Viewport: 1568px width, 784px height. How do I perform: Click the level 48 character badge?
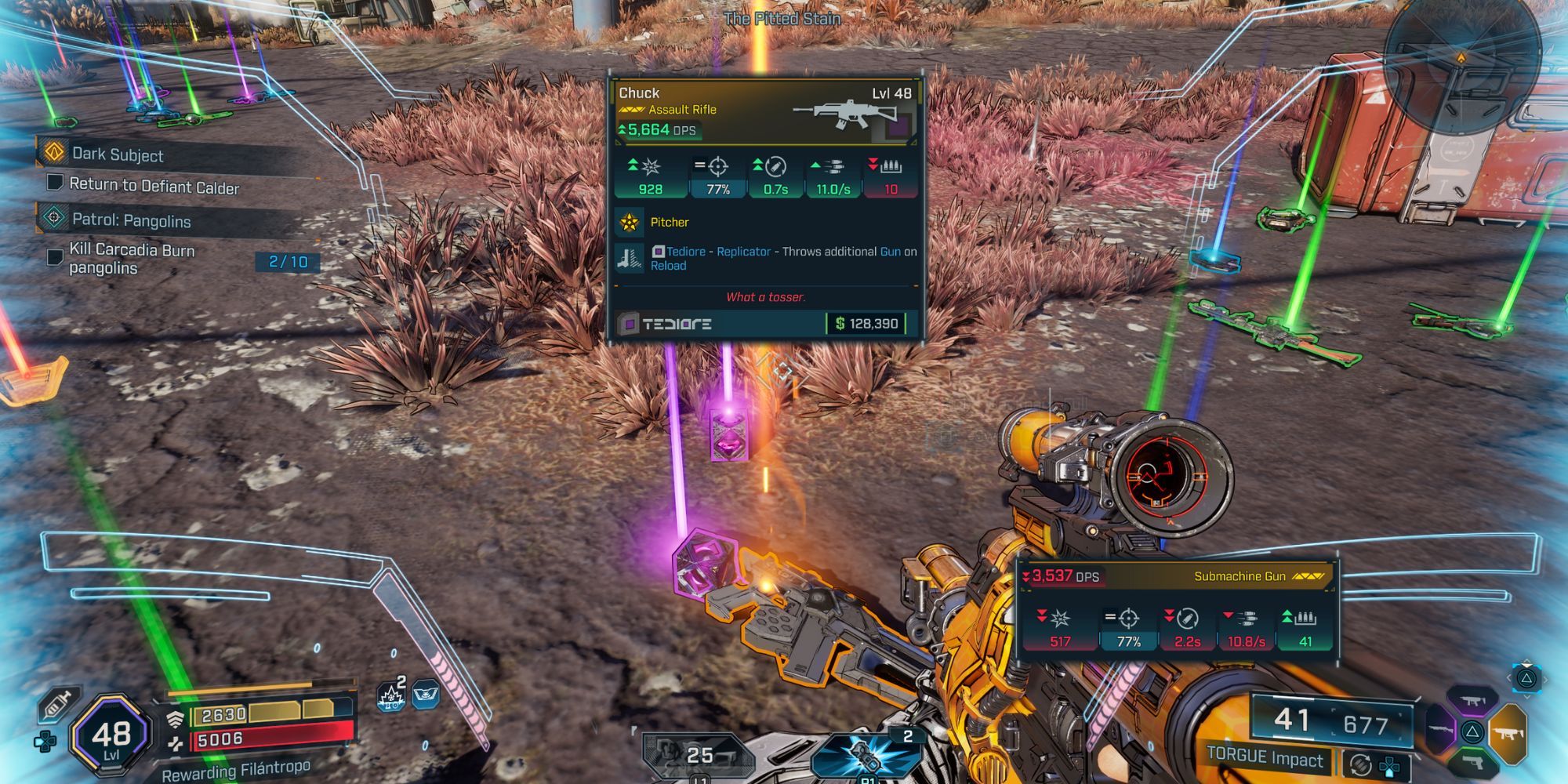111,737
